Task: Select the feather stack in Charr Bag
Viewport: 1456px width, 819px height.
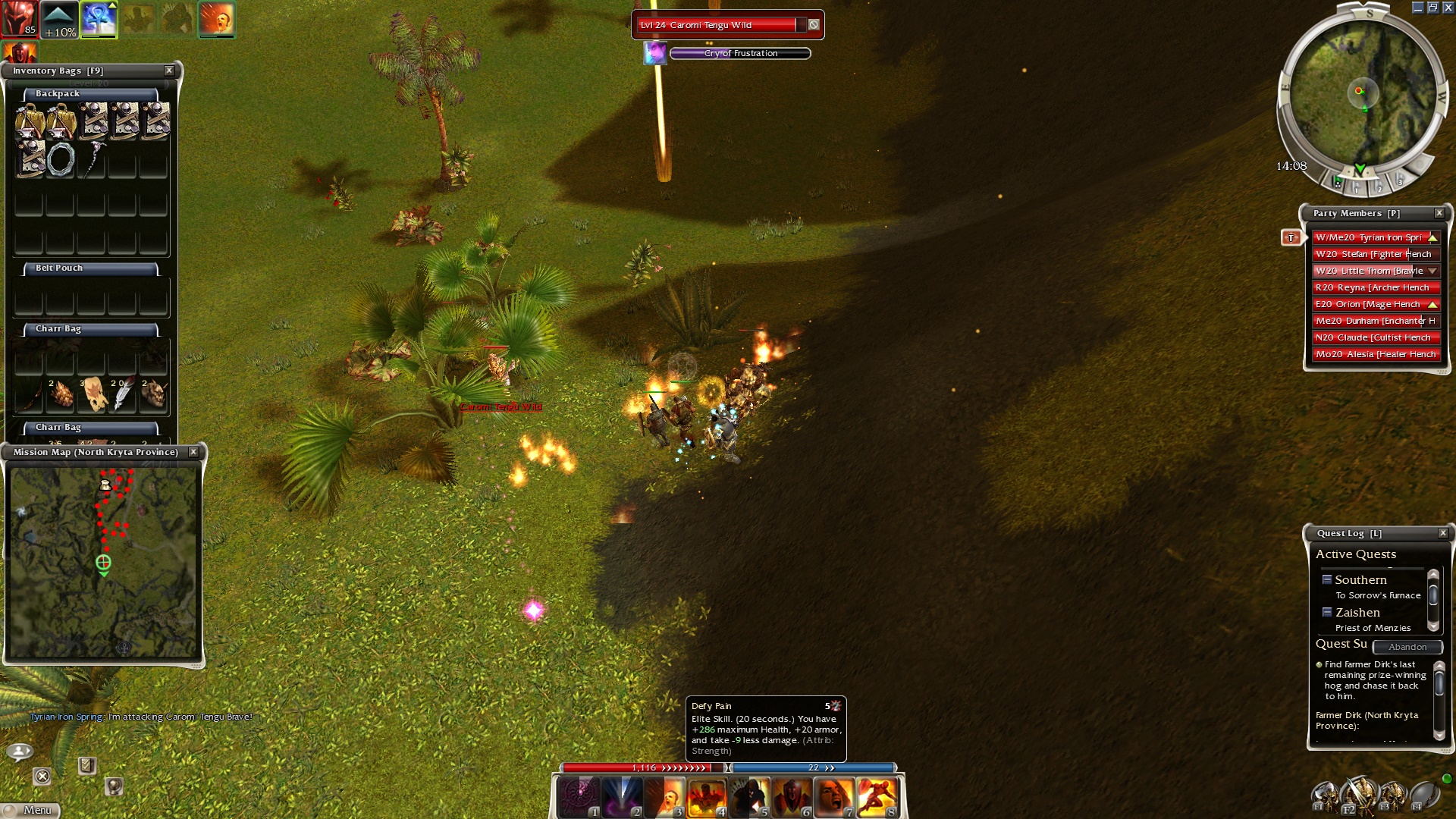Action: [x=122, y=394]
